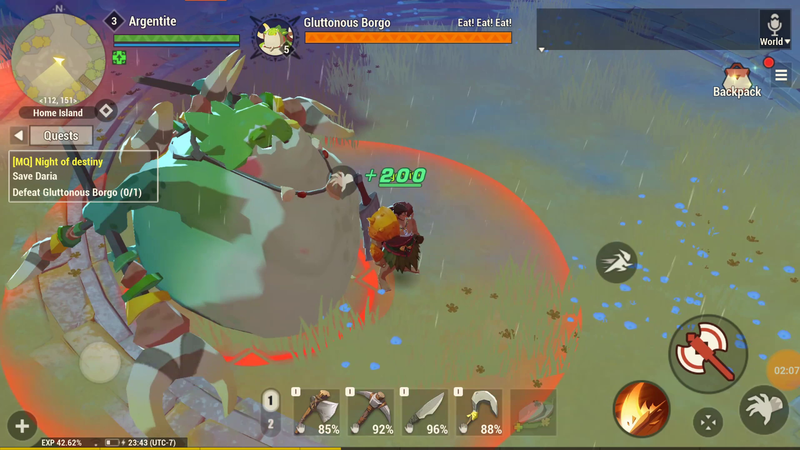Click the diamond icon beside Home Island
The image size is (800, 450).
coord(105,112)
